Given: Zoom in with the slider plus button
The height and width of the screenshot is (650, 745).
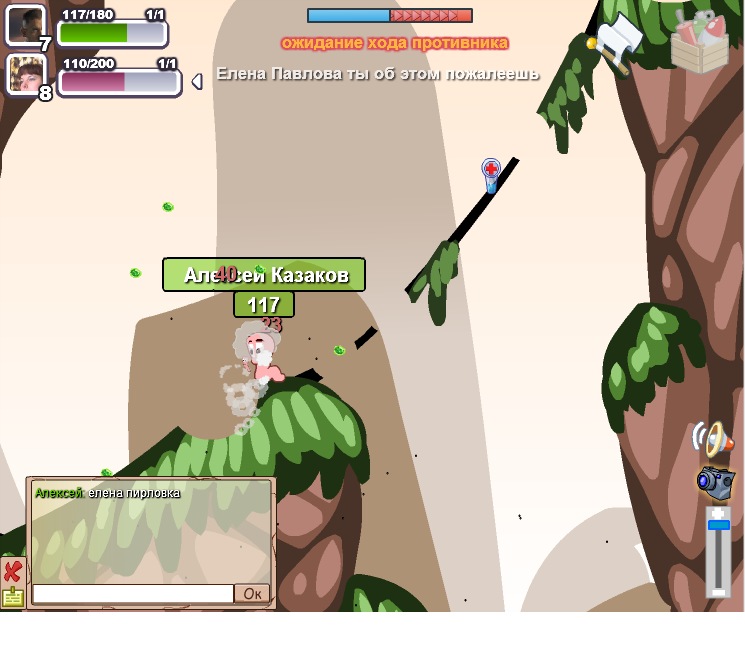Looking at the screenshot, I should [718, 512].
